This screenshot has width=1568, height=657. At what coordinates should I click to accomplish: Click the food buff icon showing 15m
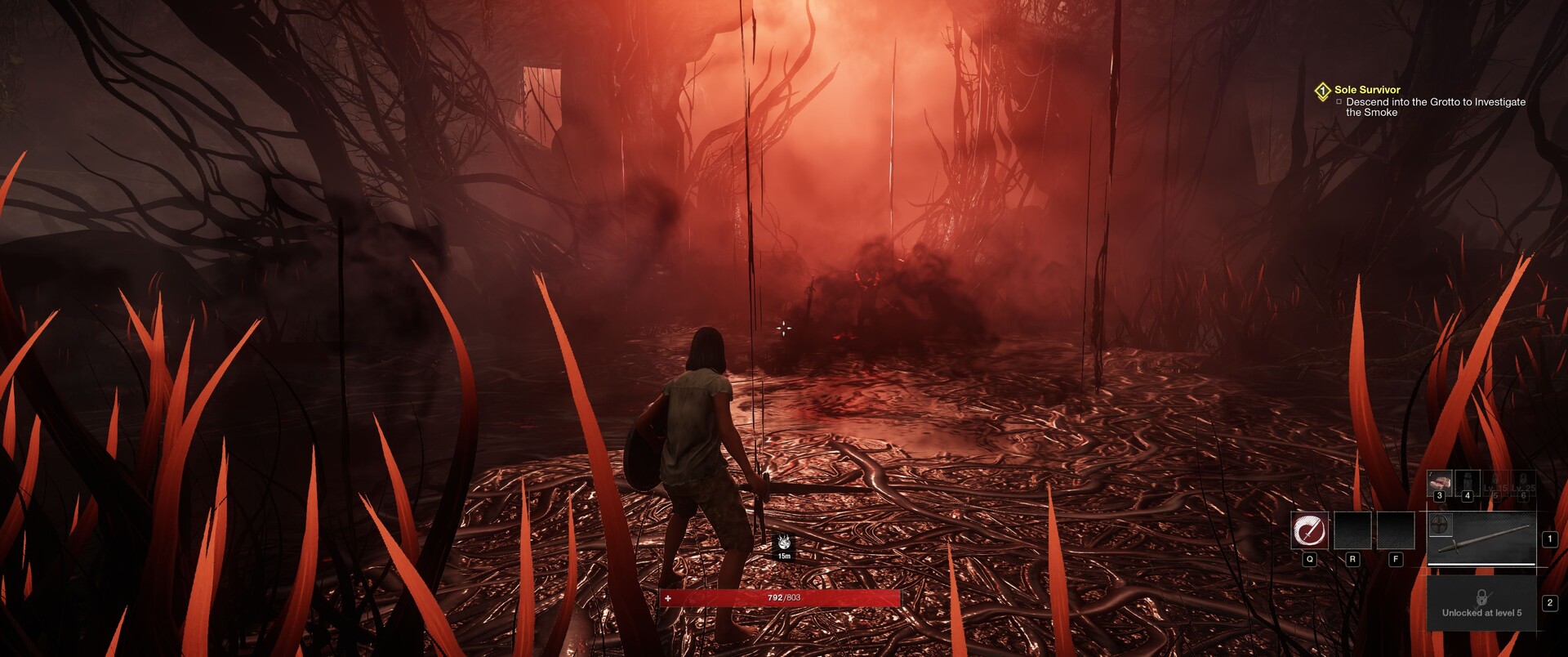point(784,543)
